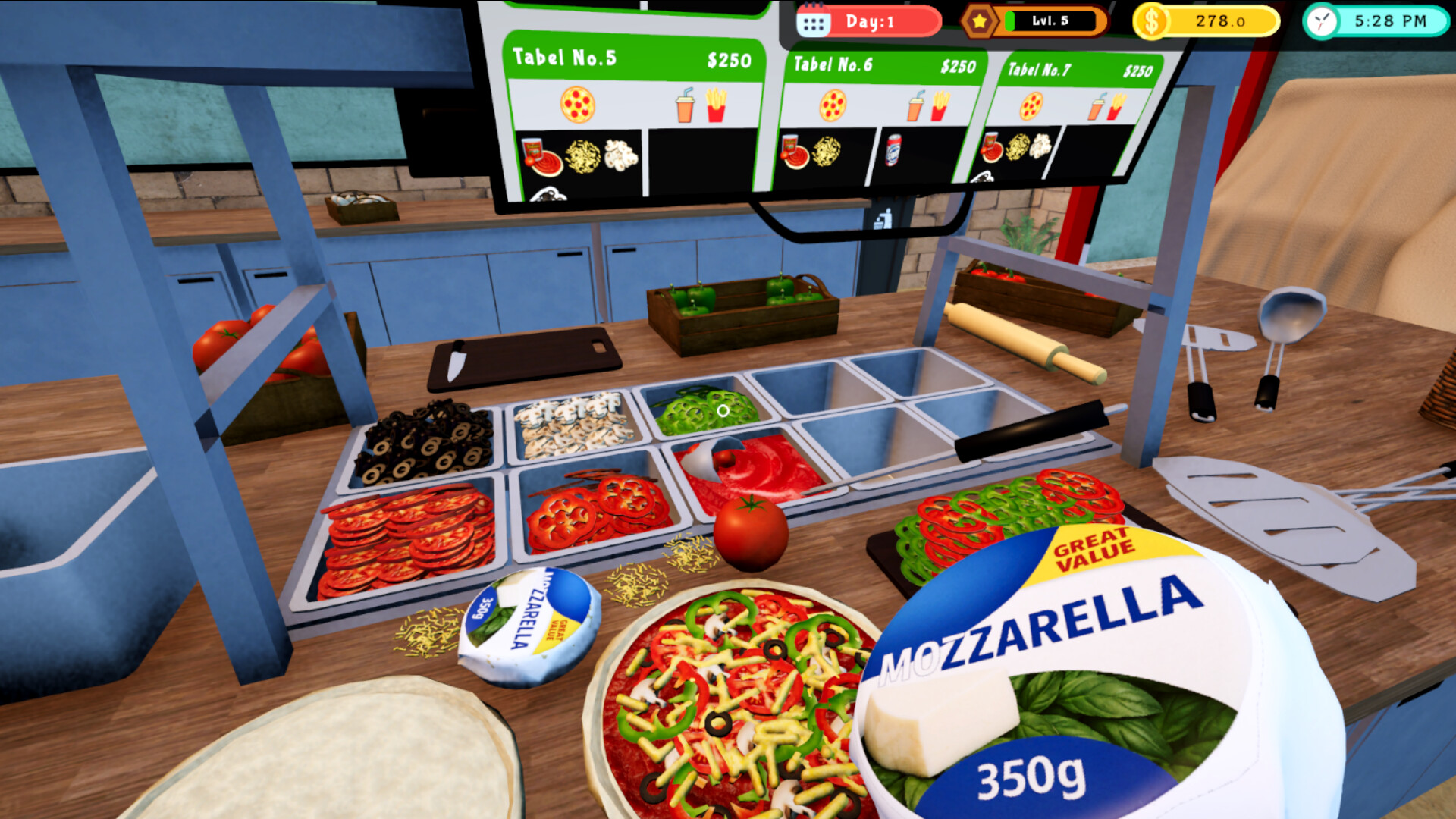Screen dimensions: 1456x819
Task: Click the star badge next to Lvl. 5
Action: 981,21
